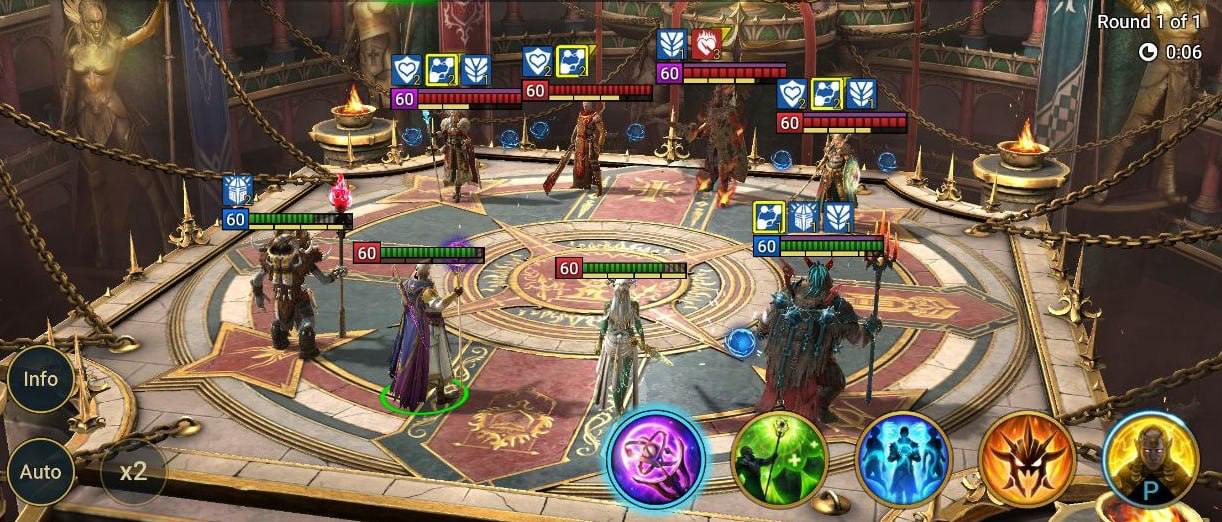This screenshot has width=1222, height=522.
Task: Toggle the x2 battle speed
Action: pyautogui.click(x=133, y=471)
